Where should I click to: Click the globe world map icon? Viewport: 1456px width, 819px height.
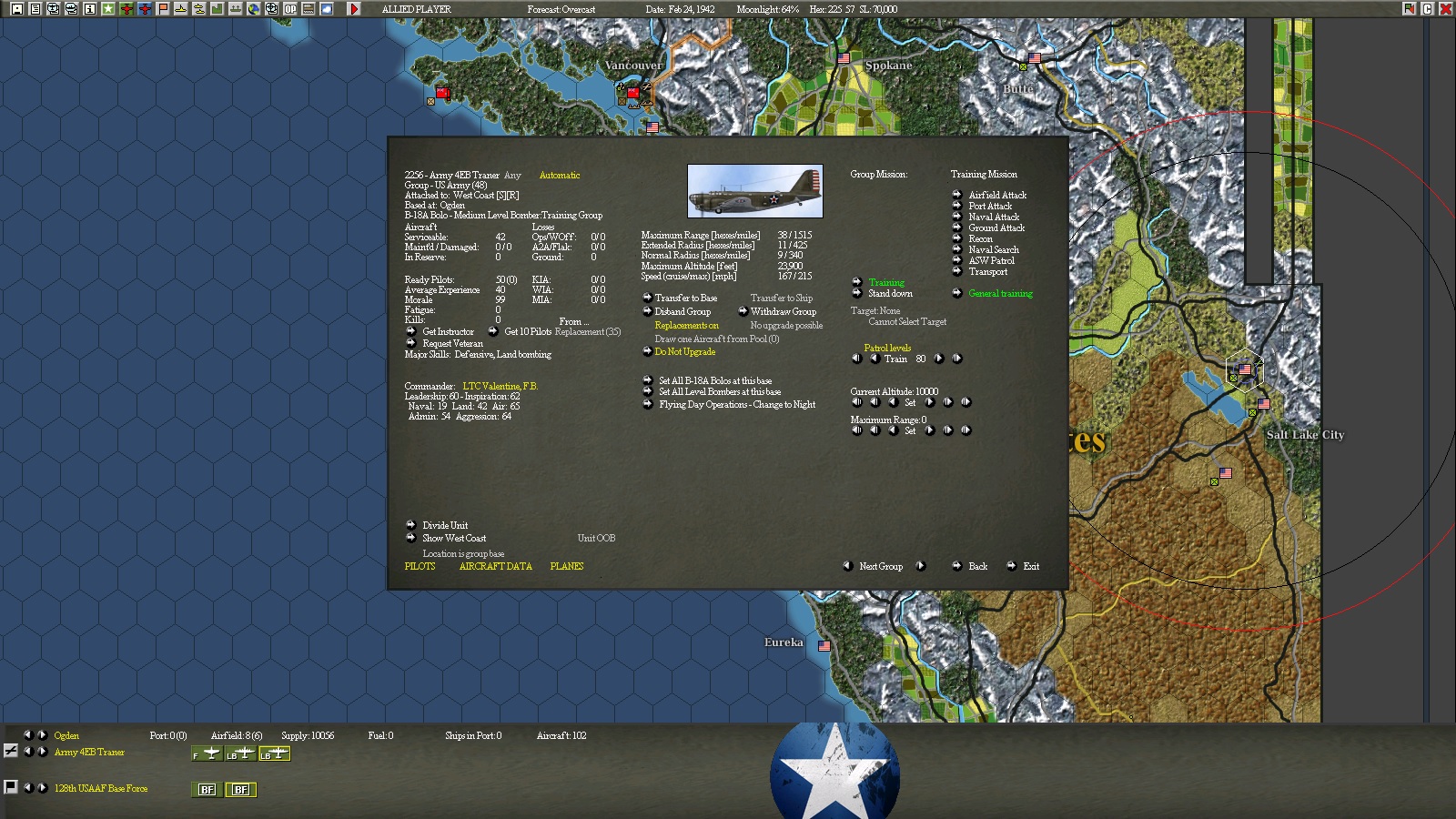(x=254, y=8)
